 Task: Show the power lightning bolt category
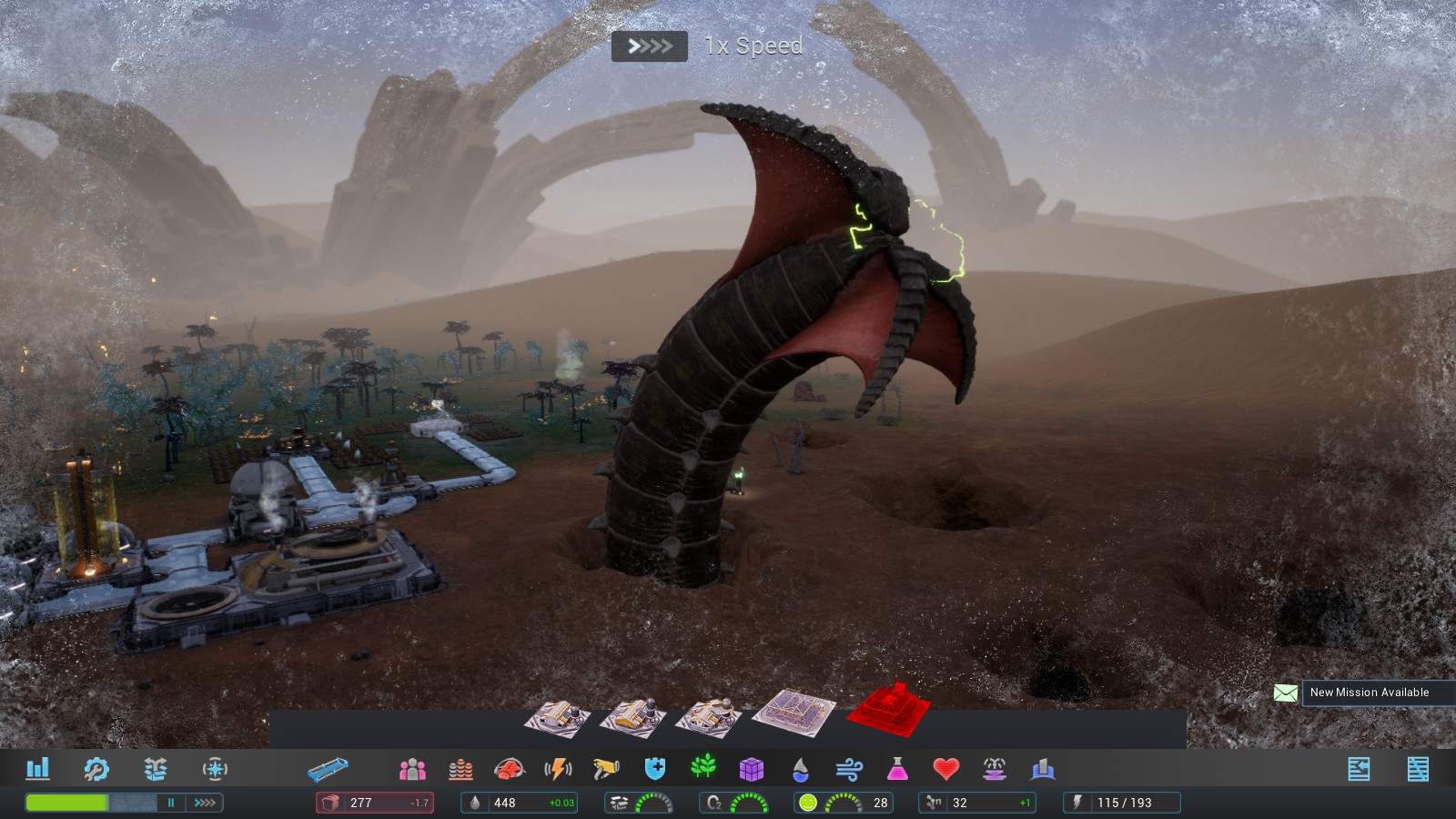[x=558, y=770]
